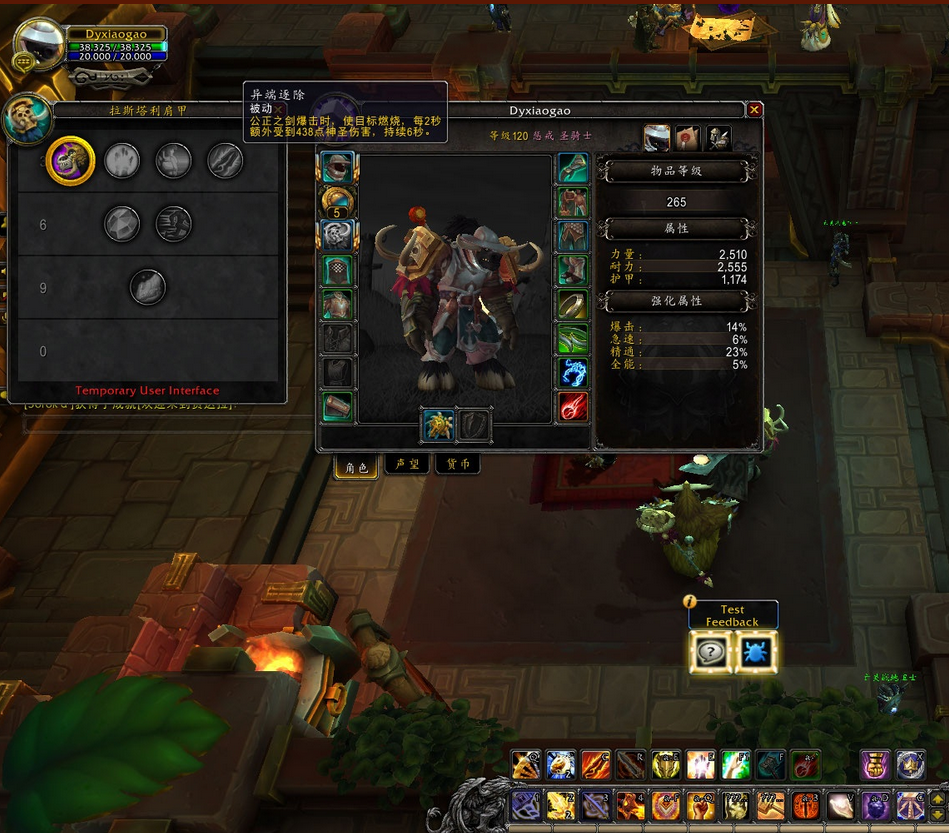This screenshot has height=833, width=949.
Task: Click the main-hand weapon slot
Action: coord(438,425)
